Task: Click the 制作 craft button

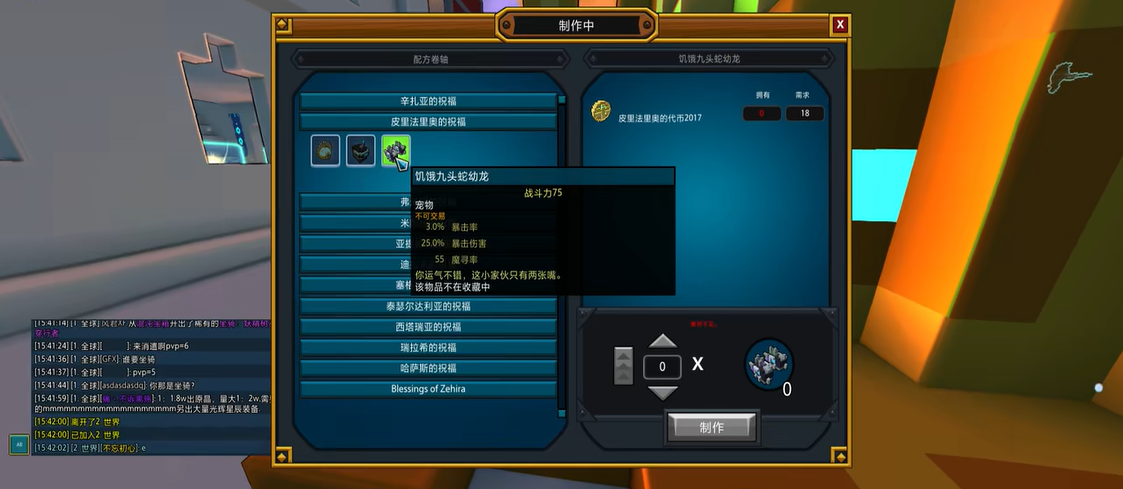Action: point(711,427)
